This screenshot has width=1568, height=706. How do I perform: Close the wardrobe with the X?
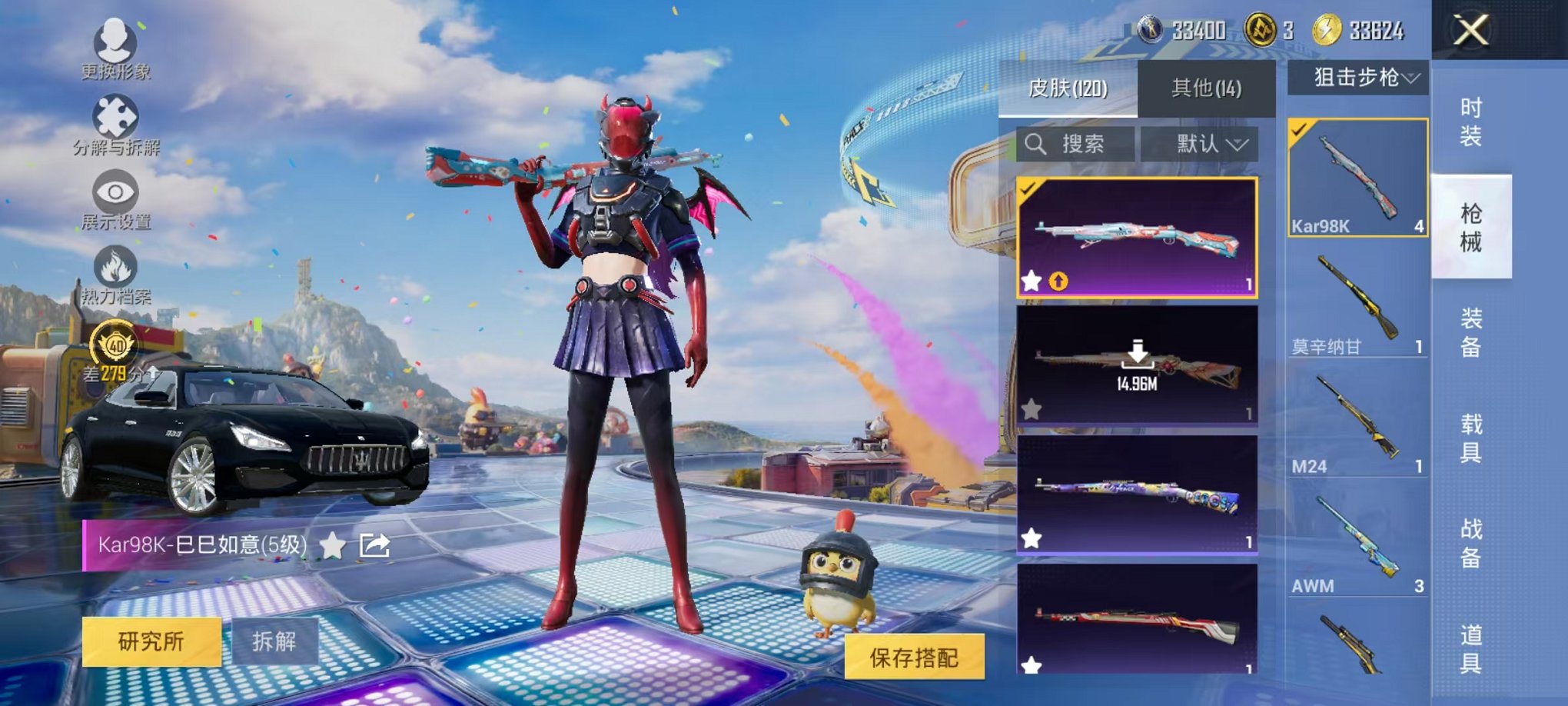pyautogui.click(x=1471, y=31)
